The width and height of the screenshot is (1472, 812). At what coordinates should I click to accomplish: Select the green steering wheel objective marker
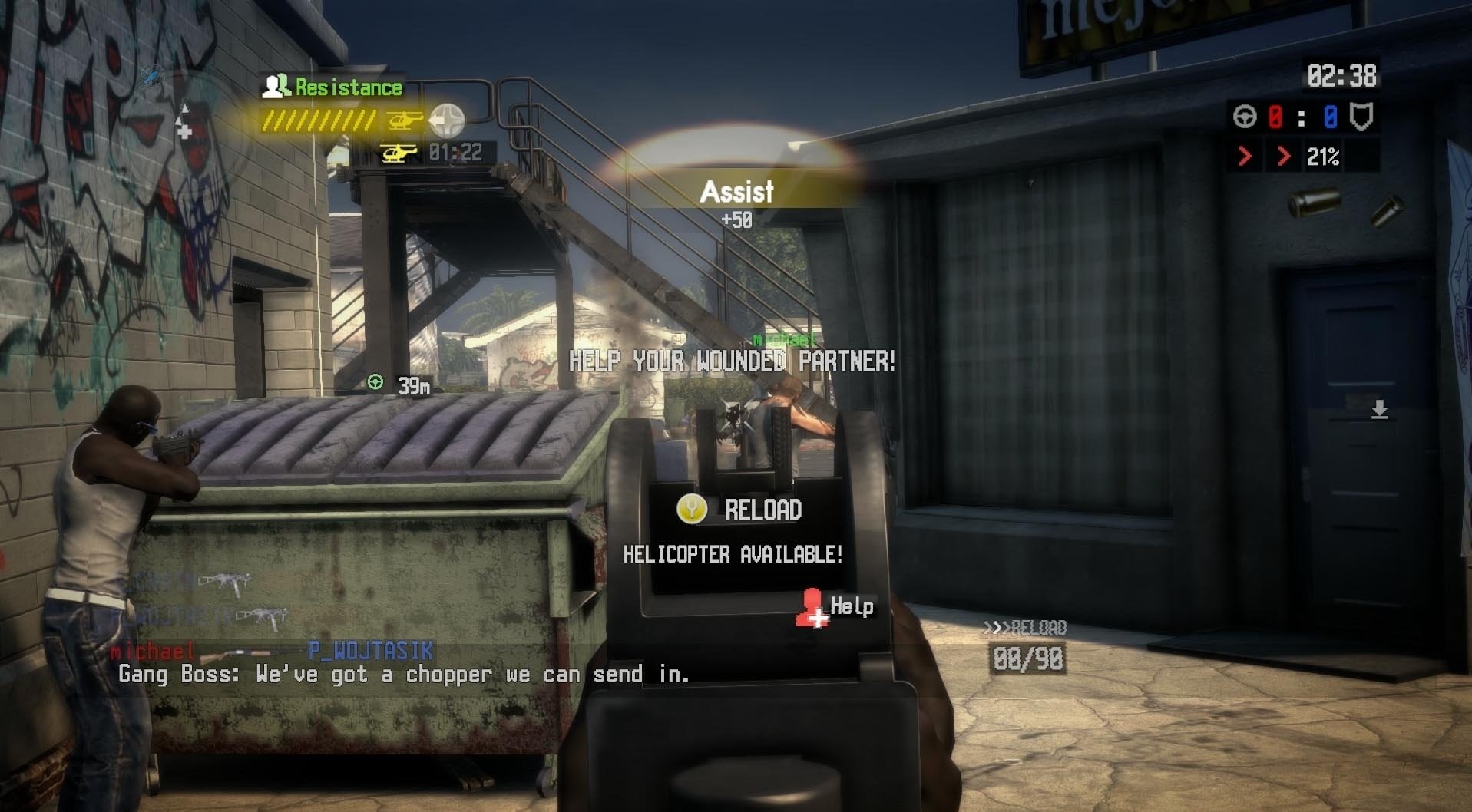point(375,381)
